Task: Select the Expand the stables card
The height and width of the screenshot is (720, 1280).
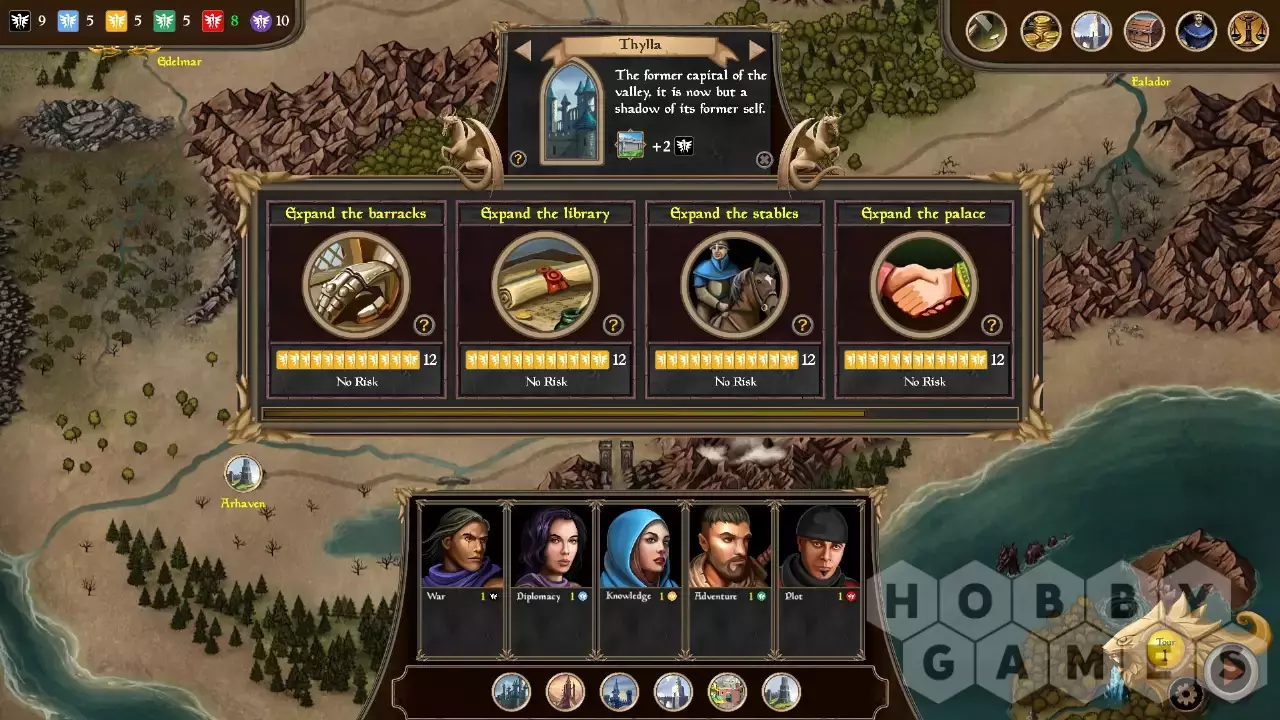Action: coord(734,285)
